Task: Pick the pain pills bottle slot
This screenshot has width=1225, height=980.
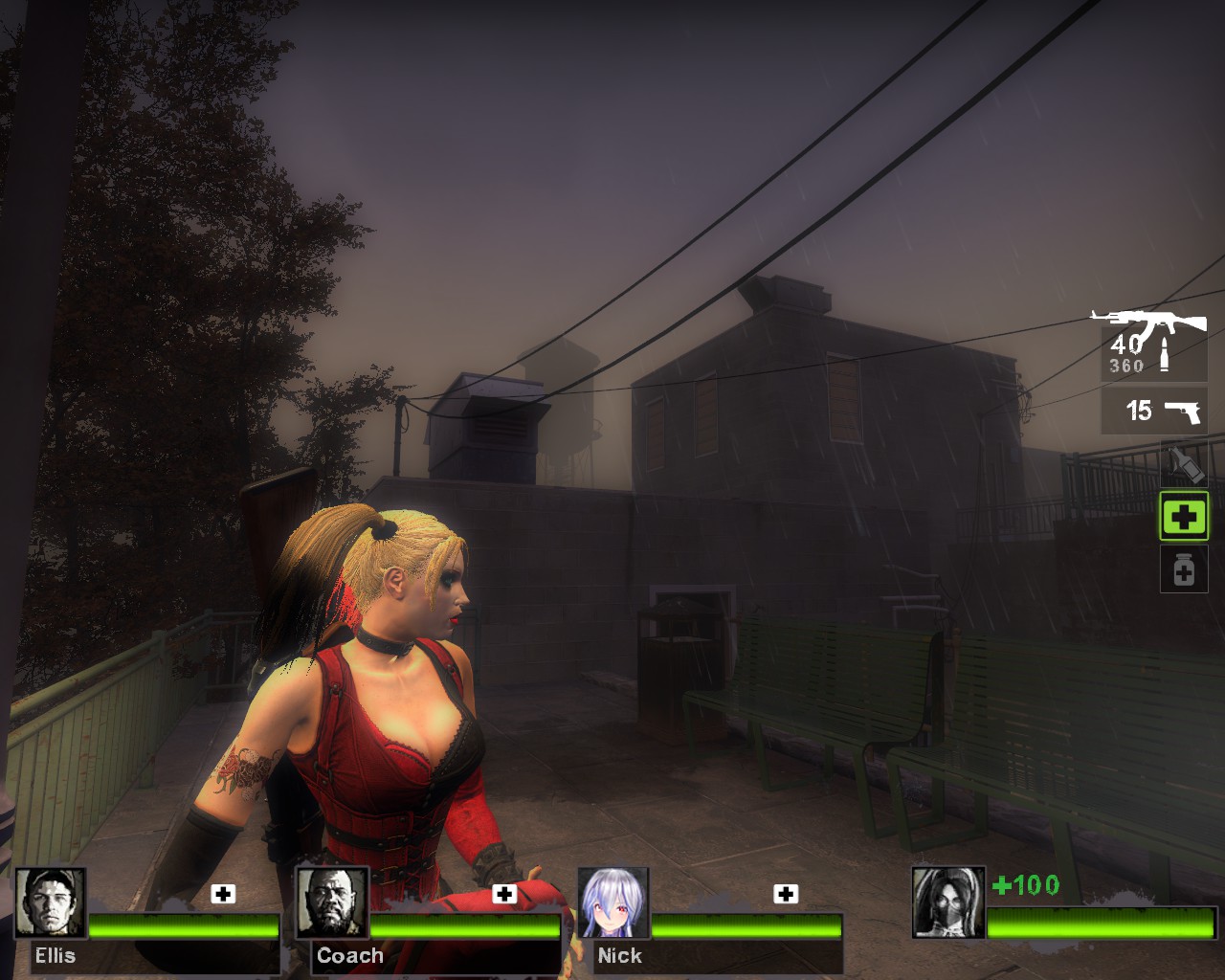Action: point(1184,570)
